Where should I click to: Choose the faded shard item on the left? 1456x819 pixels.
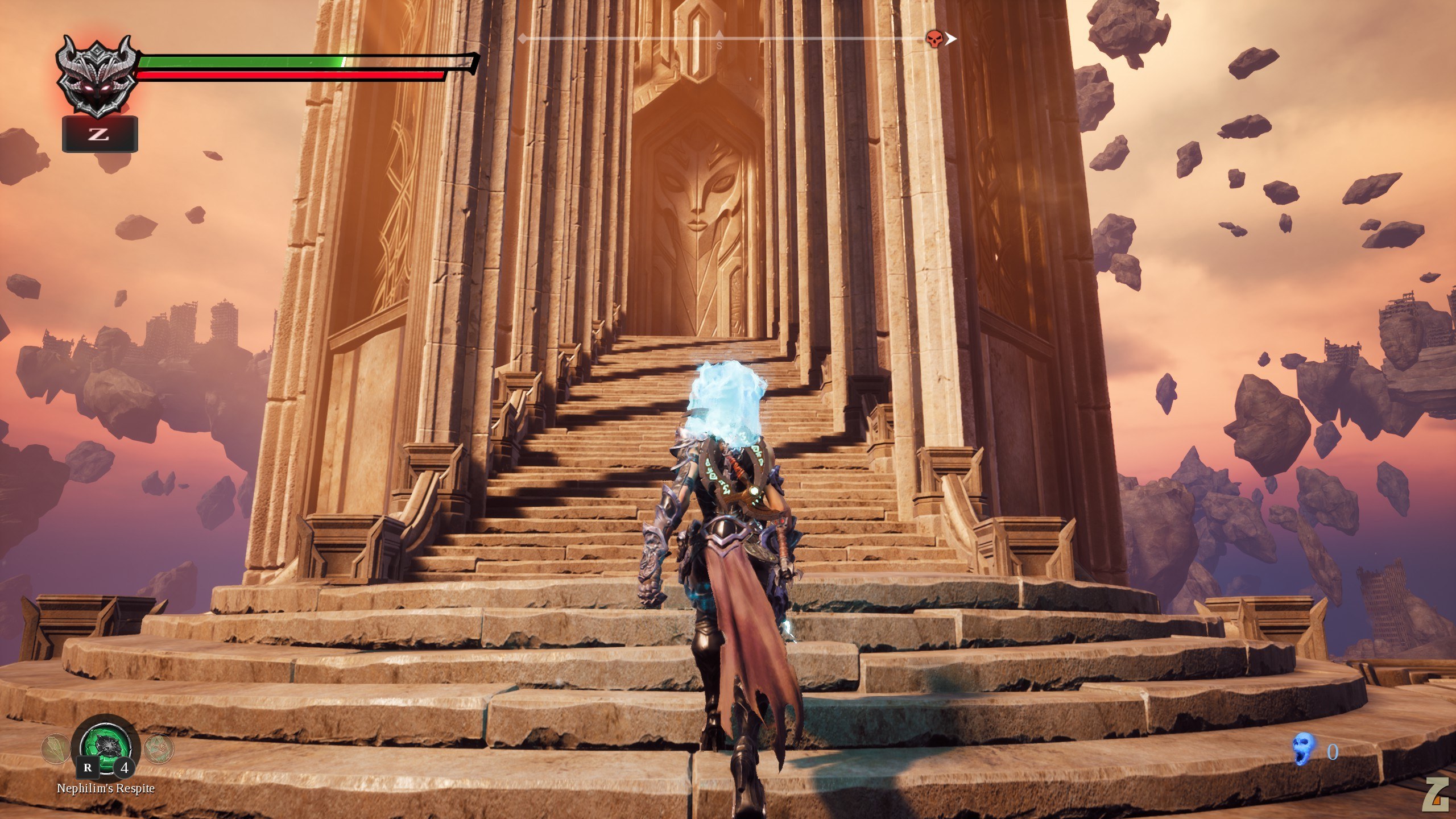tap(55, 748)
